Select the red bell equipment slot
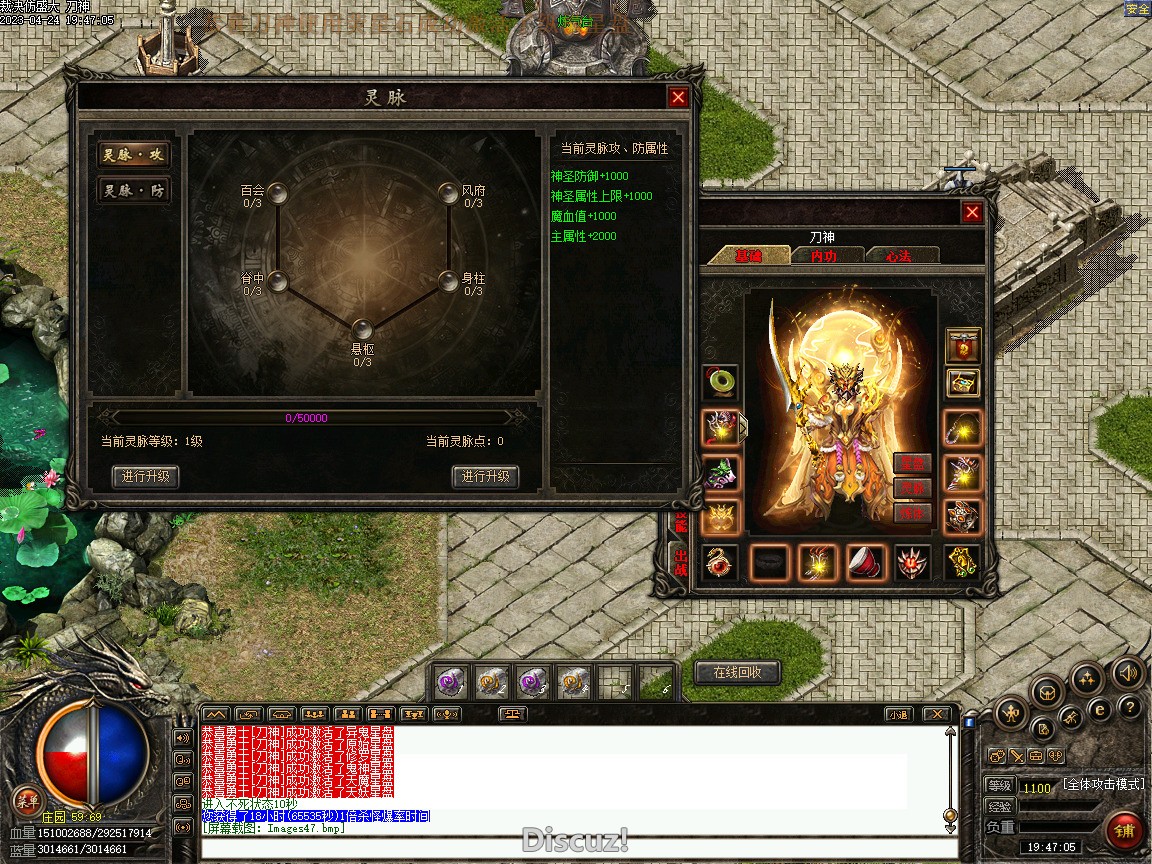This screenshot has width=1152, height=864. point(866,563)
